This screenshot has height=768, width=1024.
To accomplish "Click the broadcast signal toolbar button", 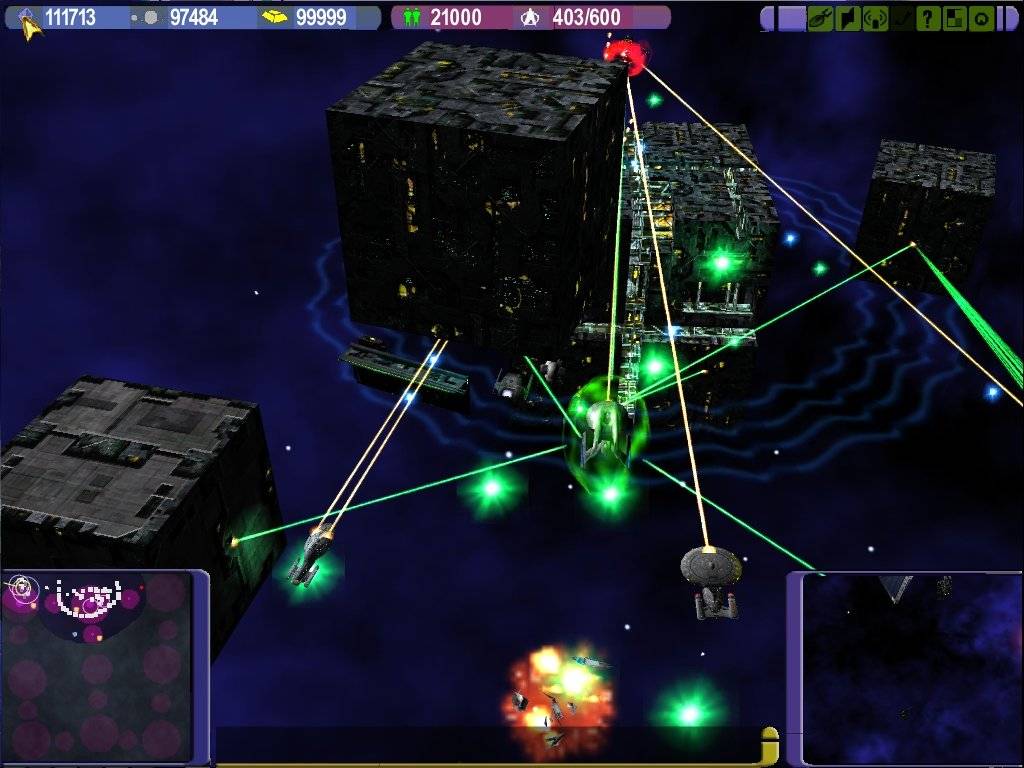I will (x=875, y=18).
